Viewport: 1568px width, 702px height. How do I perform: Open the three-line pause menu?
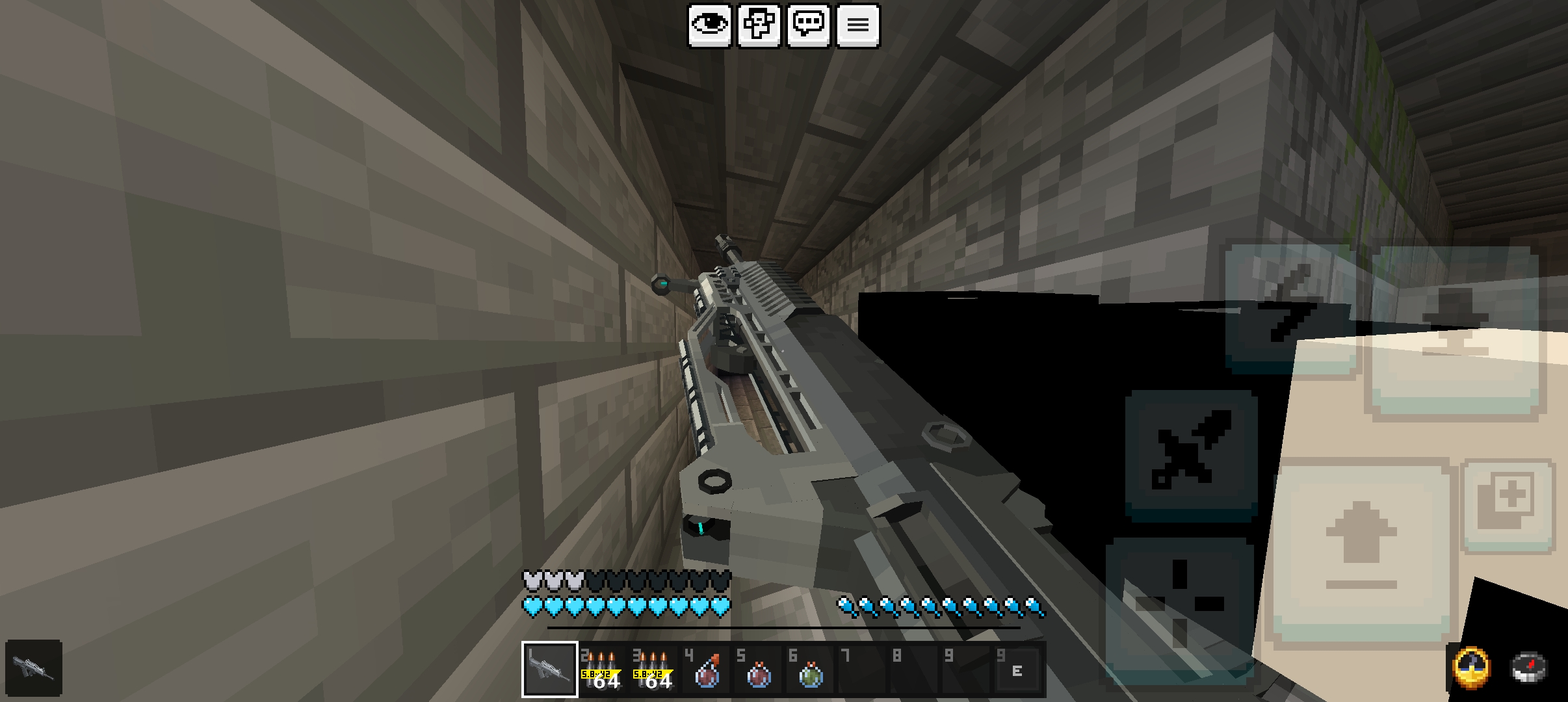click(858, 25)
